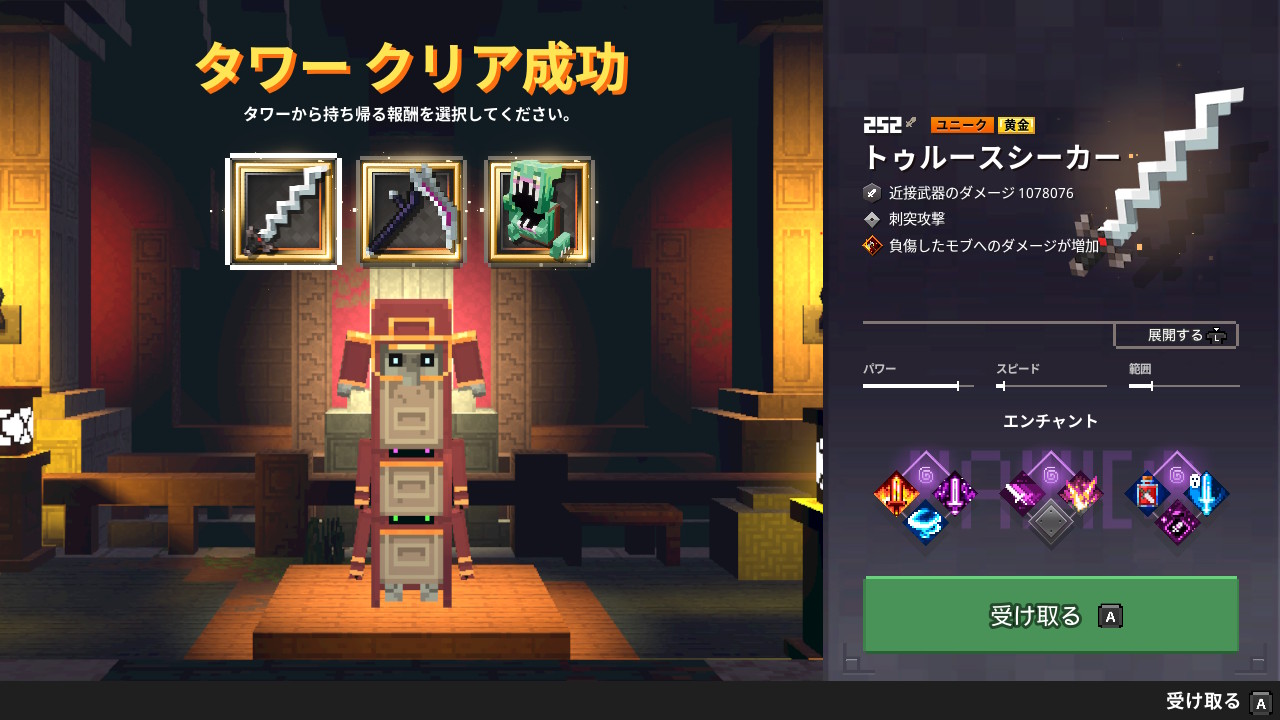Pick the green creeper armor reward tile
The width and height of the screenshot is (1280, 720).
(x=539, y=212)
